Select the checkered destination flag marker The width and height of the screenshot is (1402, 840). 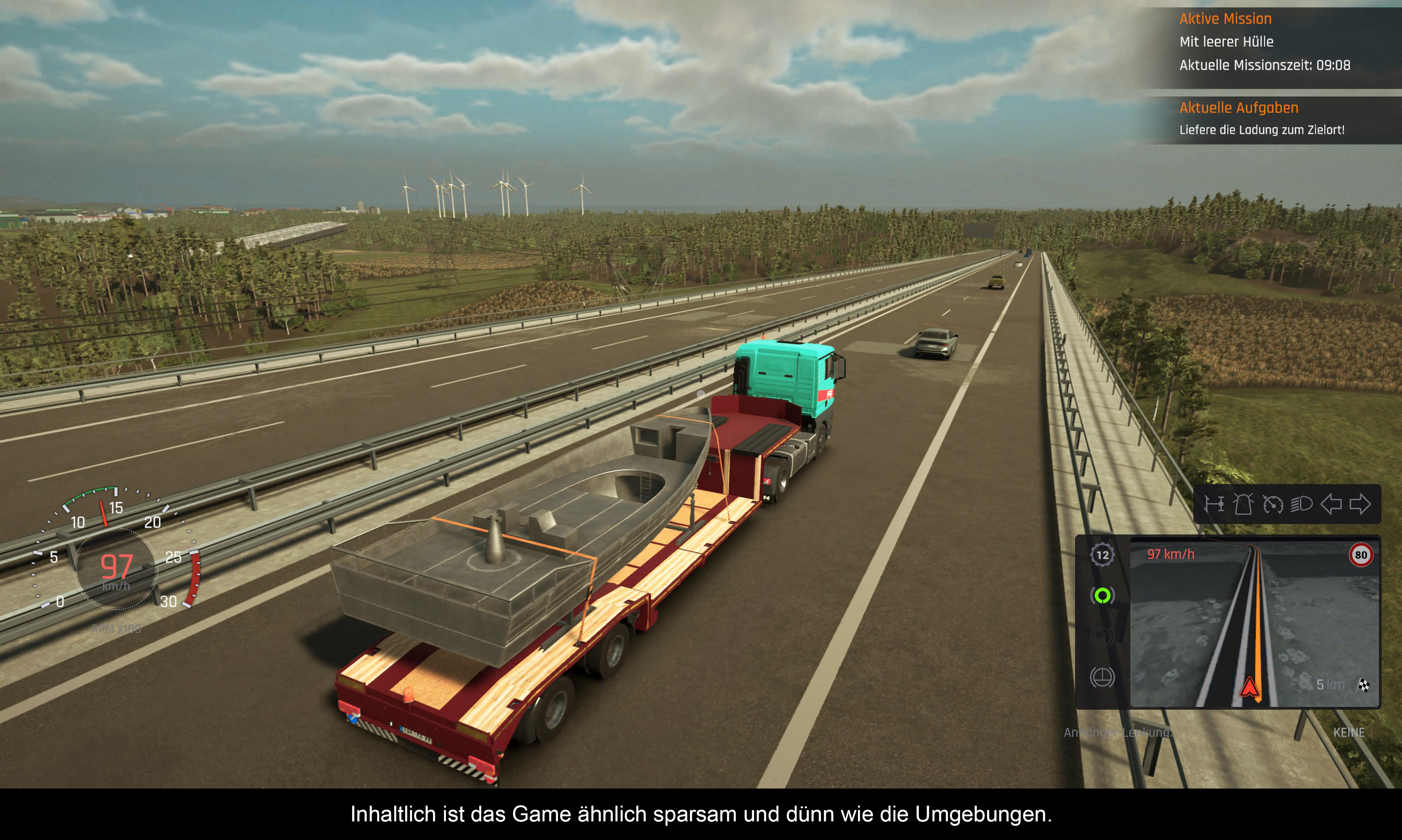[1364, 686]
